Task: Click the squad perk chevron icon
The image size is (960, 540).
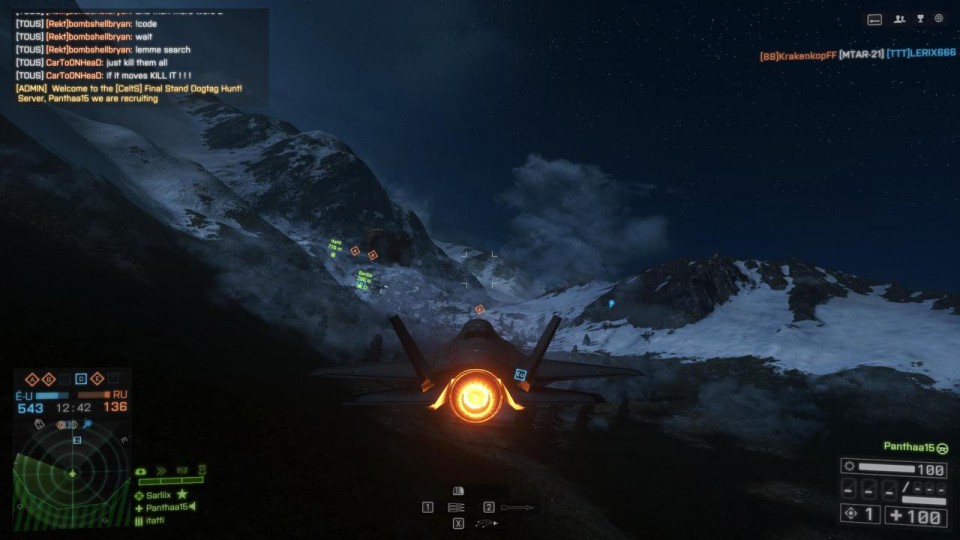Action: point(162,470)
